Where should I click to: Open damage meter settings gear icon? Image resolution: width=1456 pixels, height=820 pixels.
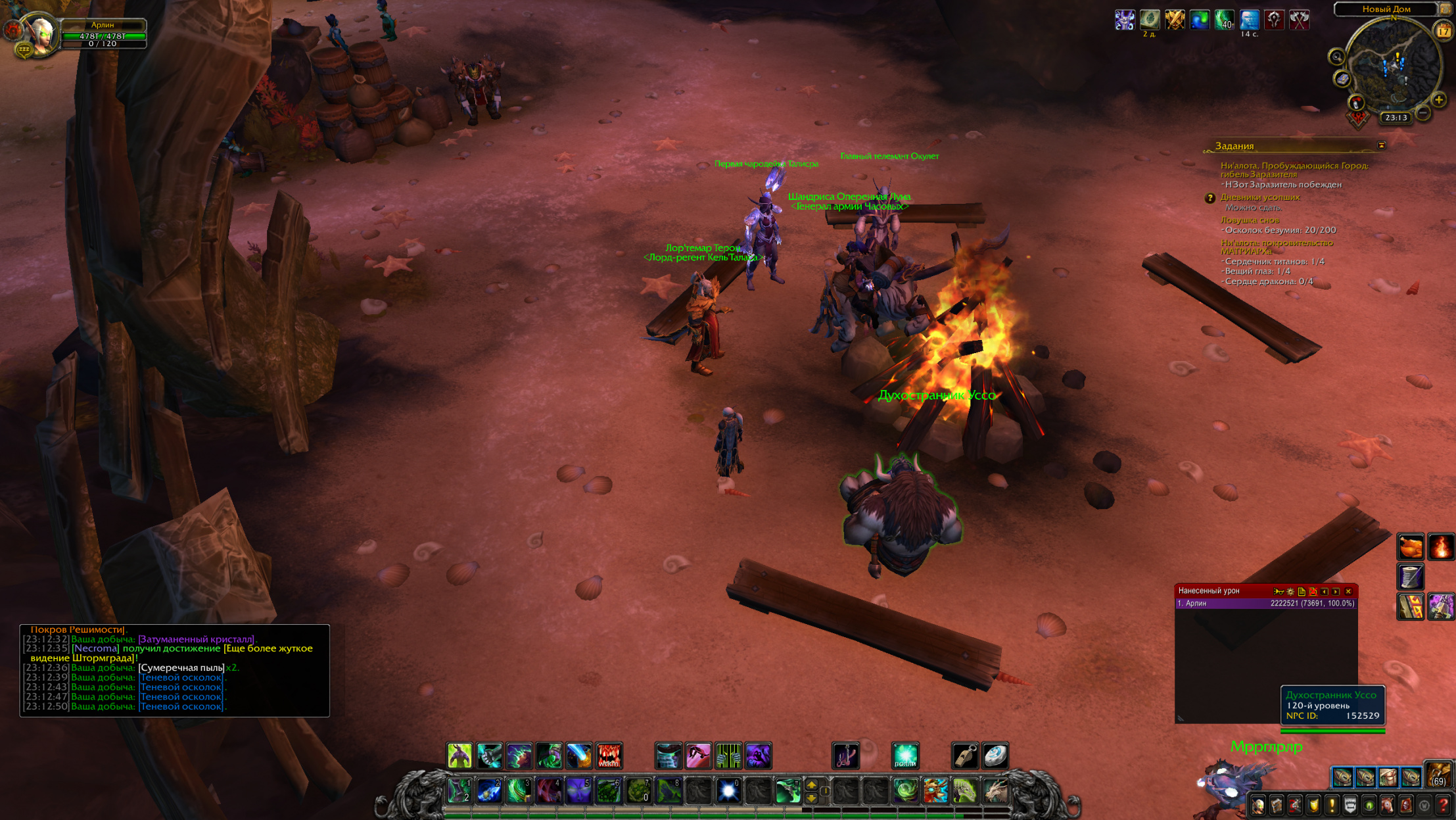click(1290, 591)
